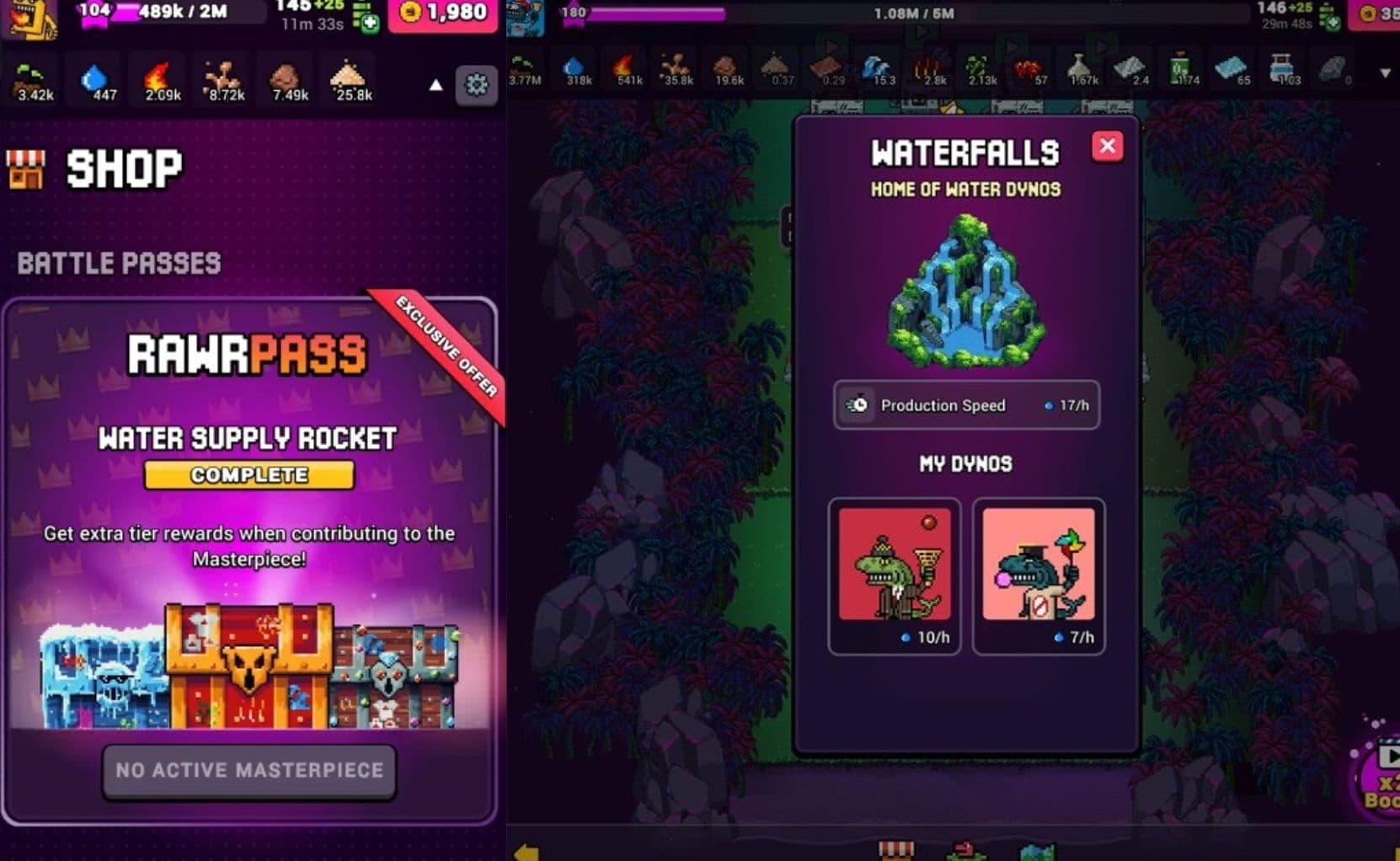This screenshot has width=1400, height=861.
Task: Open the settings gear in the Shop
Action: pos(476,86)
